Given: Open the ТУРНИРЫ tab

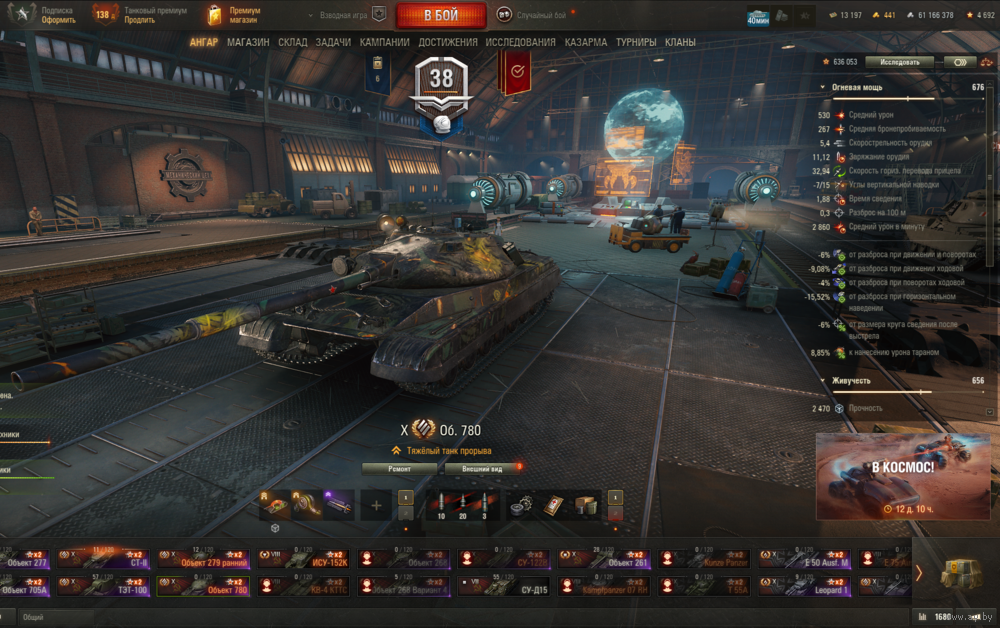Looking at the screenshot, I should tap(636, 42).
